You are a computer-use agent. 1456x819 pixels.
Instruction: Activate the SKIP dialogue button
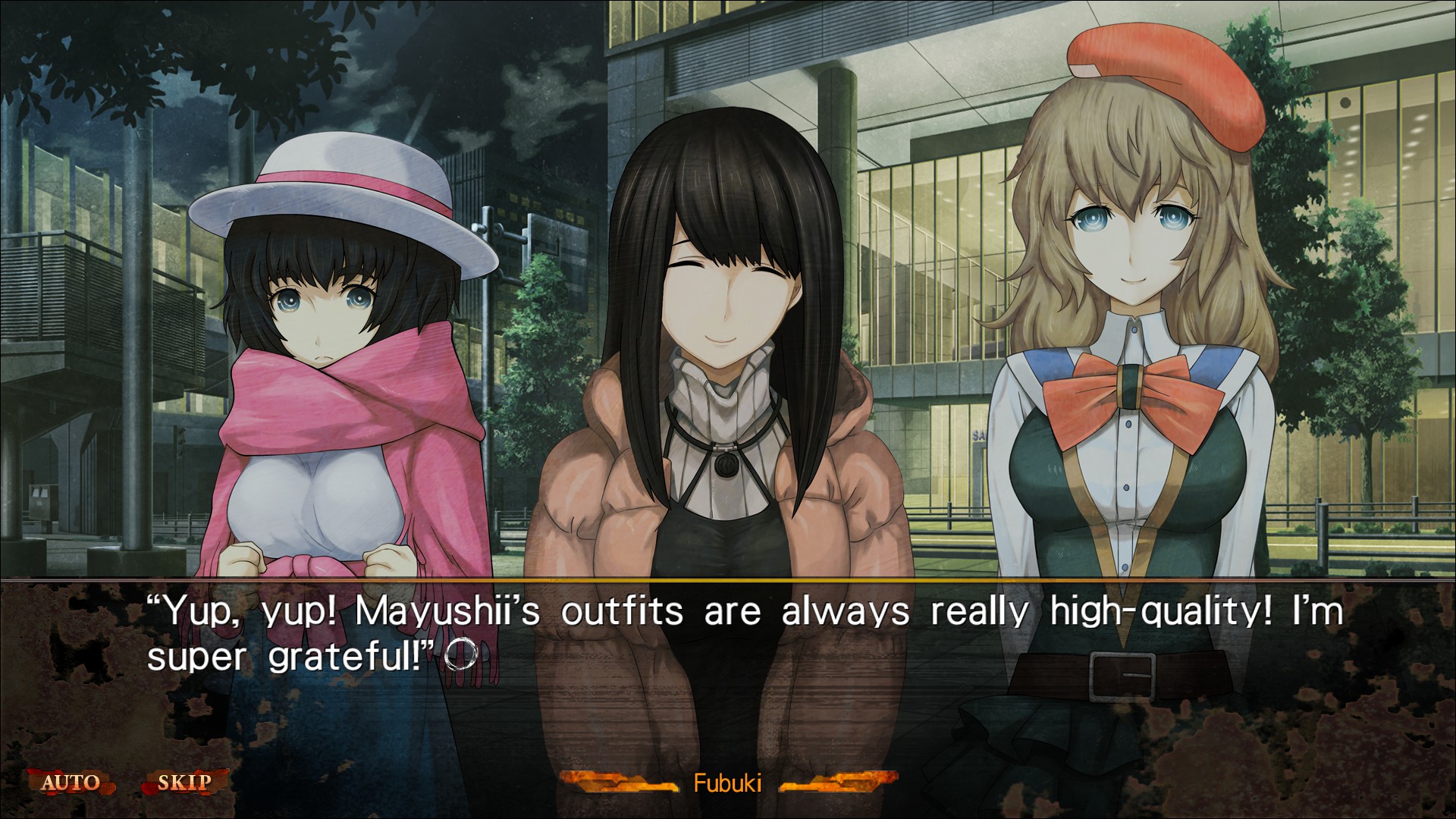coord(184,782)
